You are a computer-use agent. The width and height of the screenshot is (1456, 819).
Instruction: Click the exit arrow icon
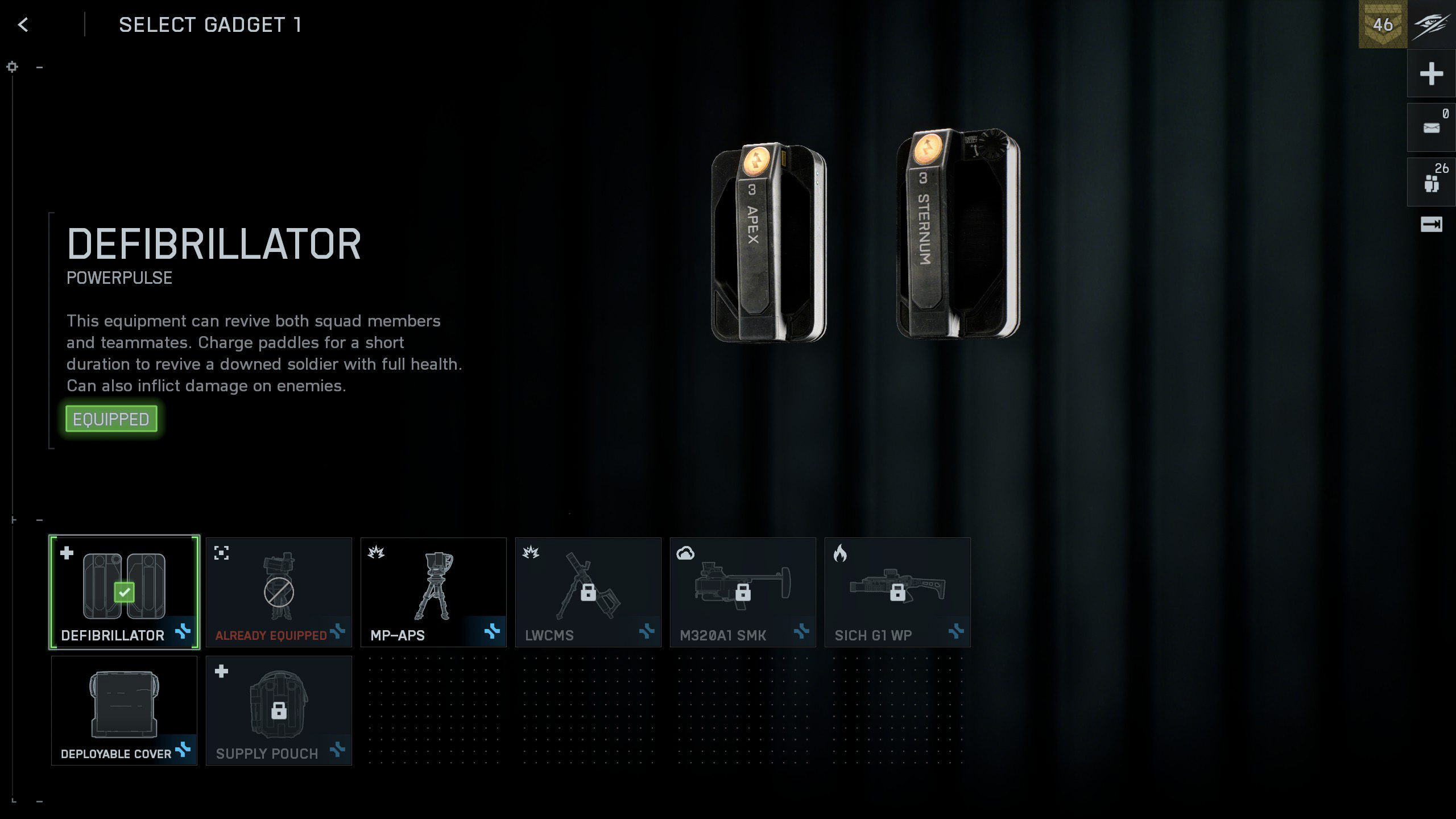click(x=1431, y=225)
